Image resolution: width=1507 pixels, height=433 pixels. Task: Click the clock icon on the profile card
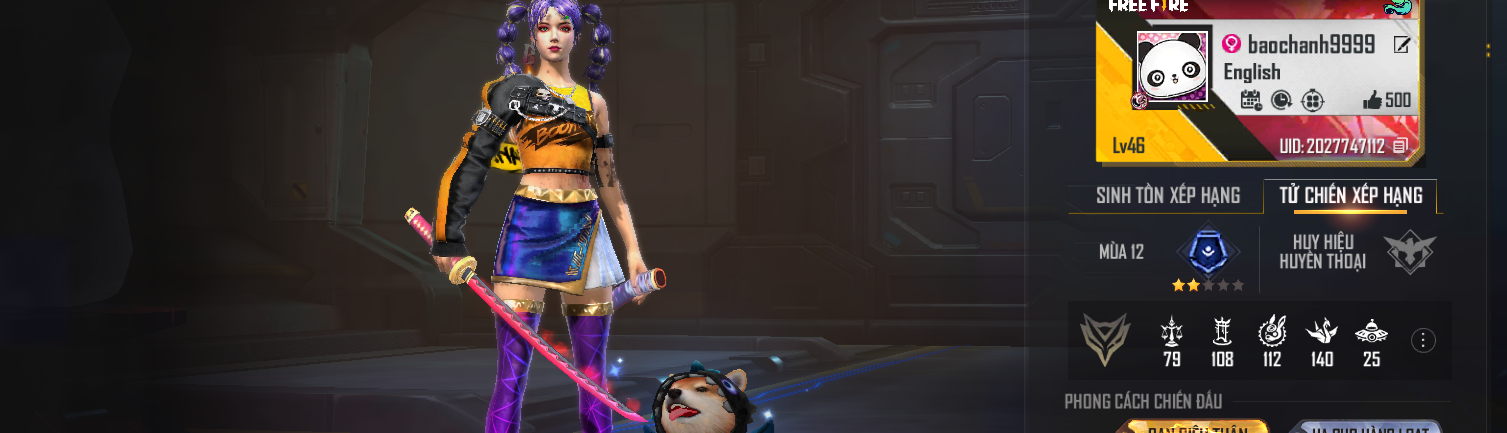(x=1281, y=100)
